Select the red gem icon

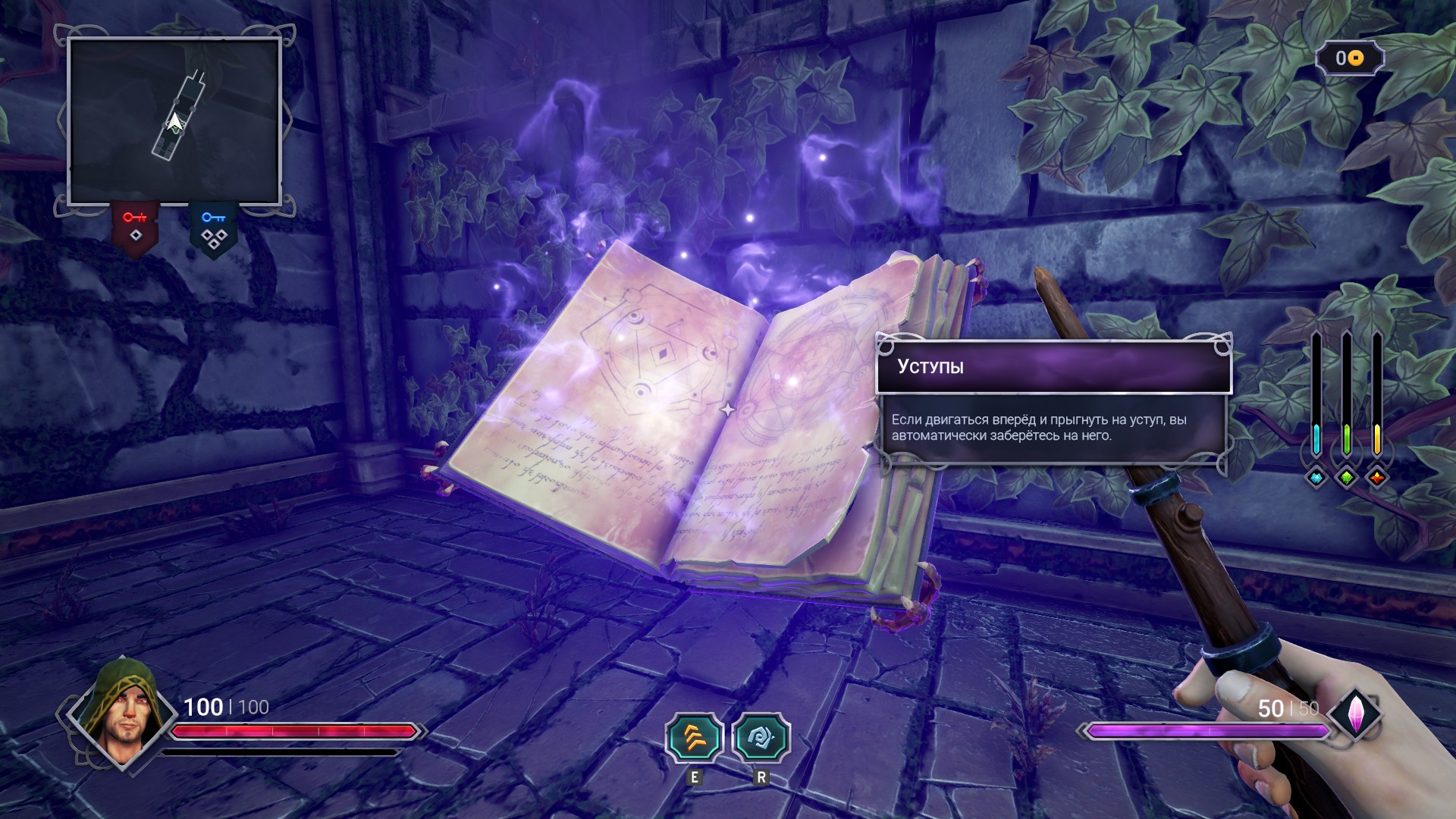pos(1377,478)
